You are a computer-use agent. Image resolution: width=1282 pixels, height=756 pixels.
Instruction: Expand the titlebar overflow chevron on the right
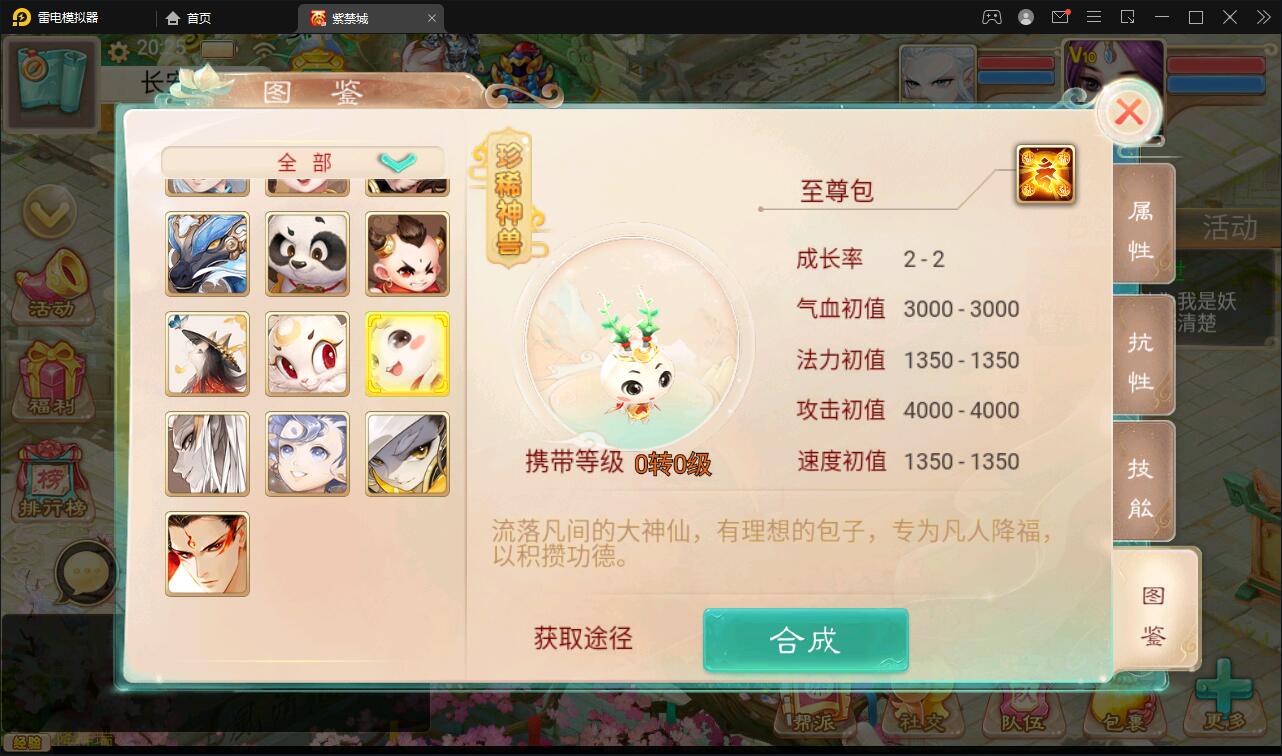point(1263,17)
